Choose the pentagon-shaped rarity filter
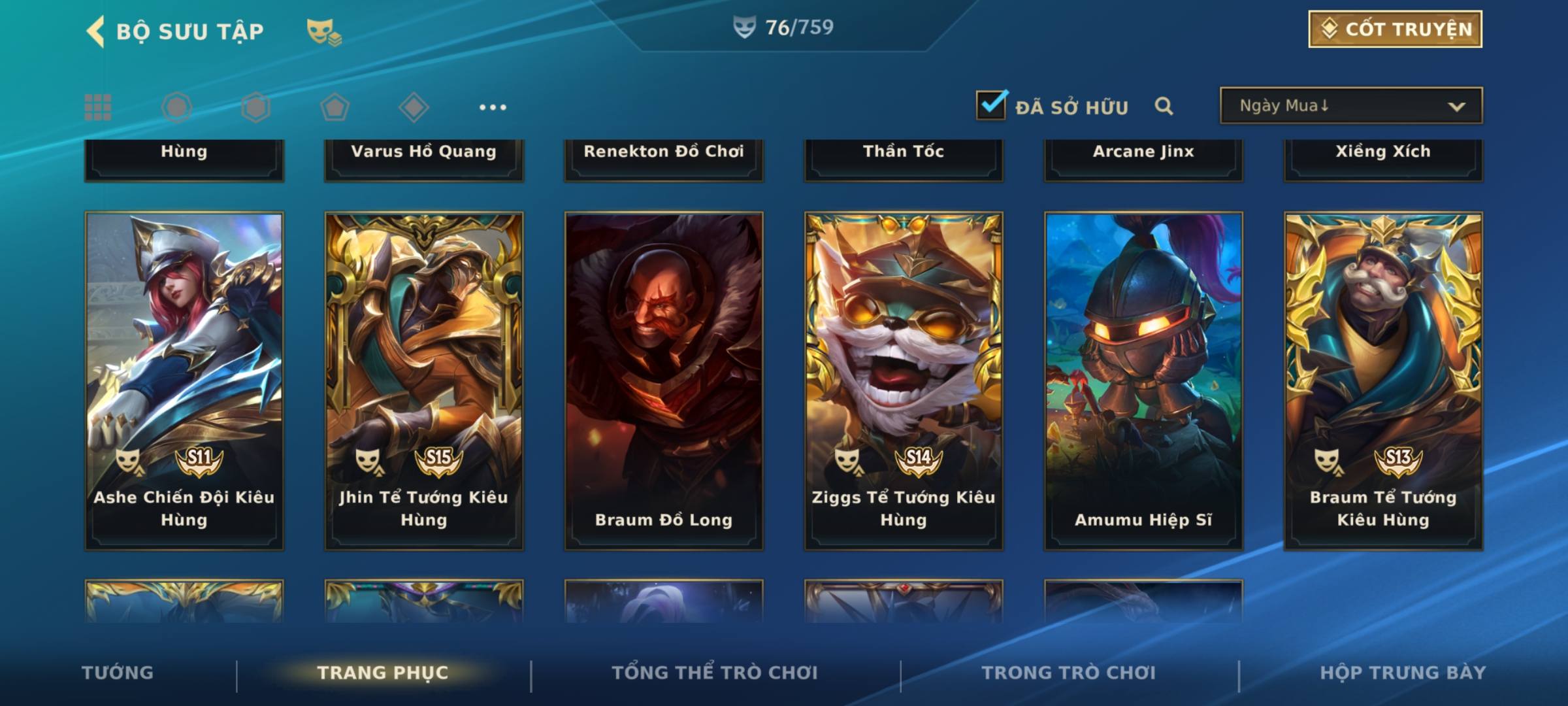Screen dimensions: 1568x706 coord(335,107)
